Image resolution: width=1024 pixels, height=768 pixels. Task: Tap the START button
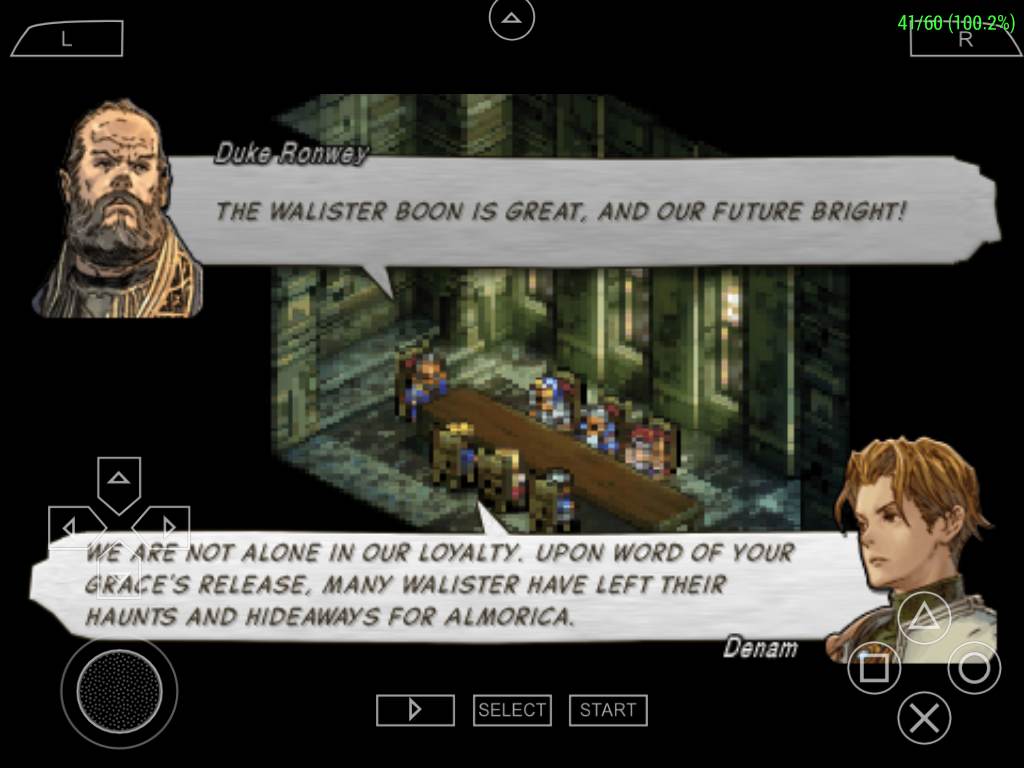pos(607,710)
